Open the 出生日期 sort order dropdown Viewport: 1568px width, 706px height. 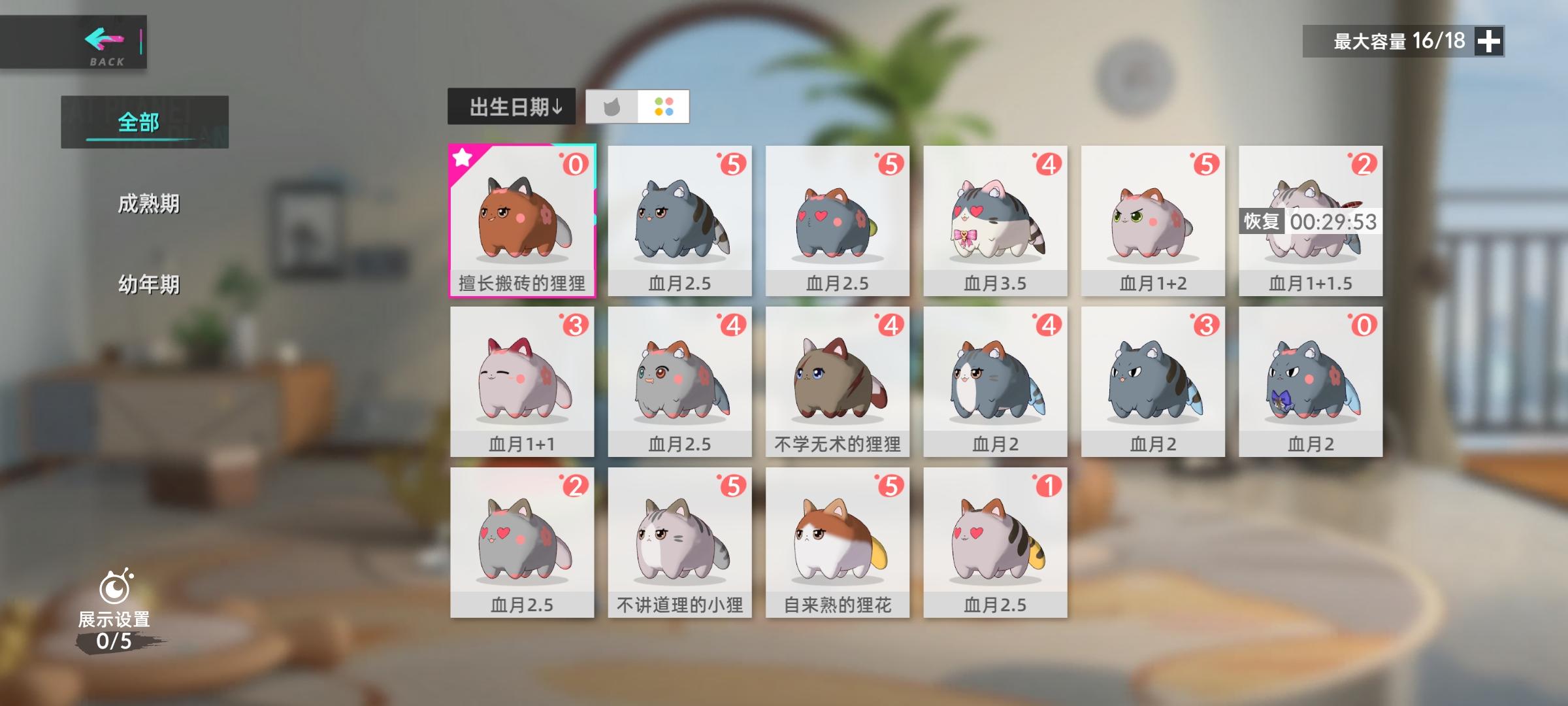(x=512, y=107)
